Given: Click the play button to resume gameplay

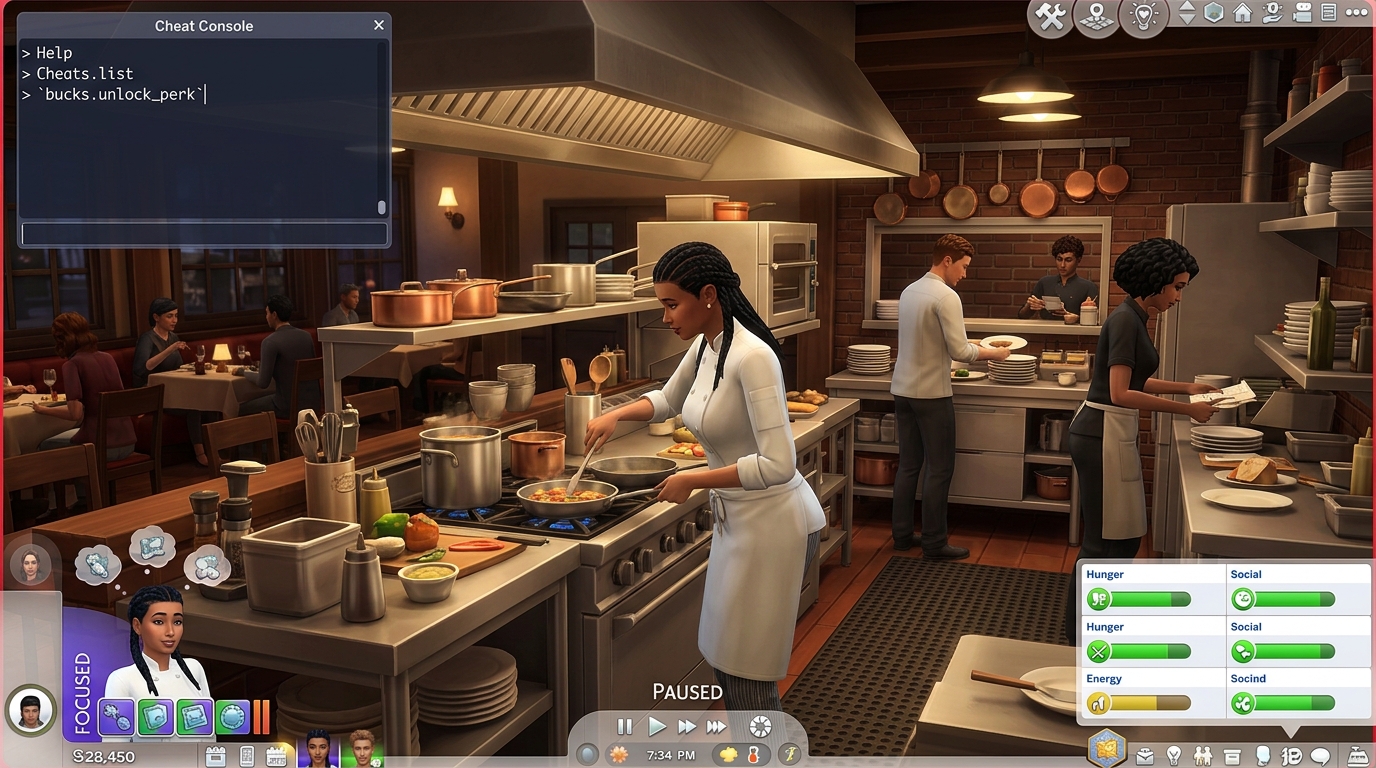Looking at the screenshot, I should coord(658,727).
